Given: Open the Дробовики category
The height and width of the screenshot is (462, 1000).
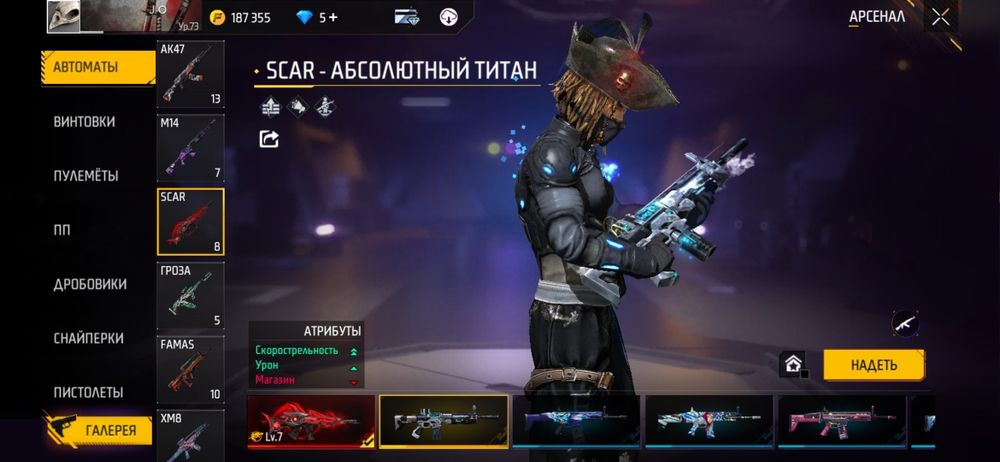Looking at the screenshot, I should (x=90, y=284).
